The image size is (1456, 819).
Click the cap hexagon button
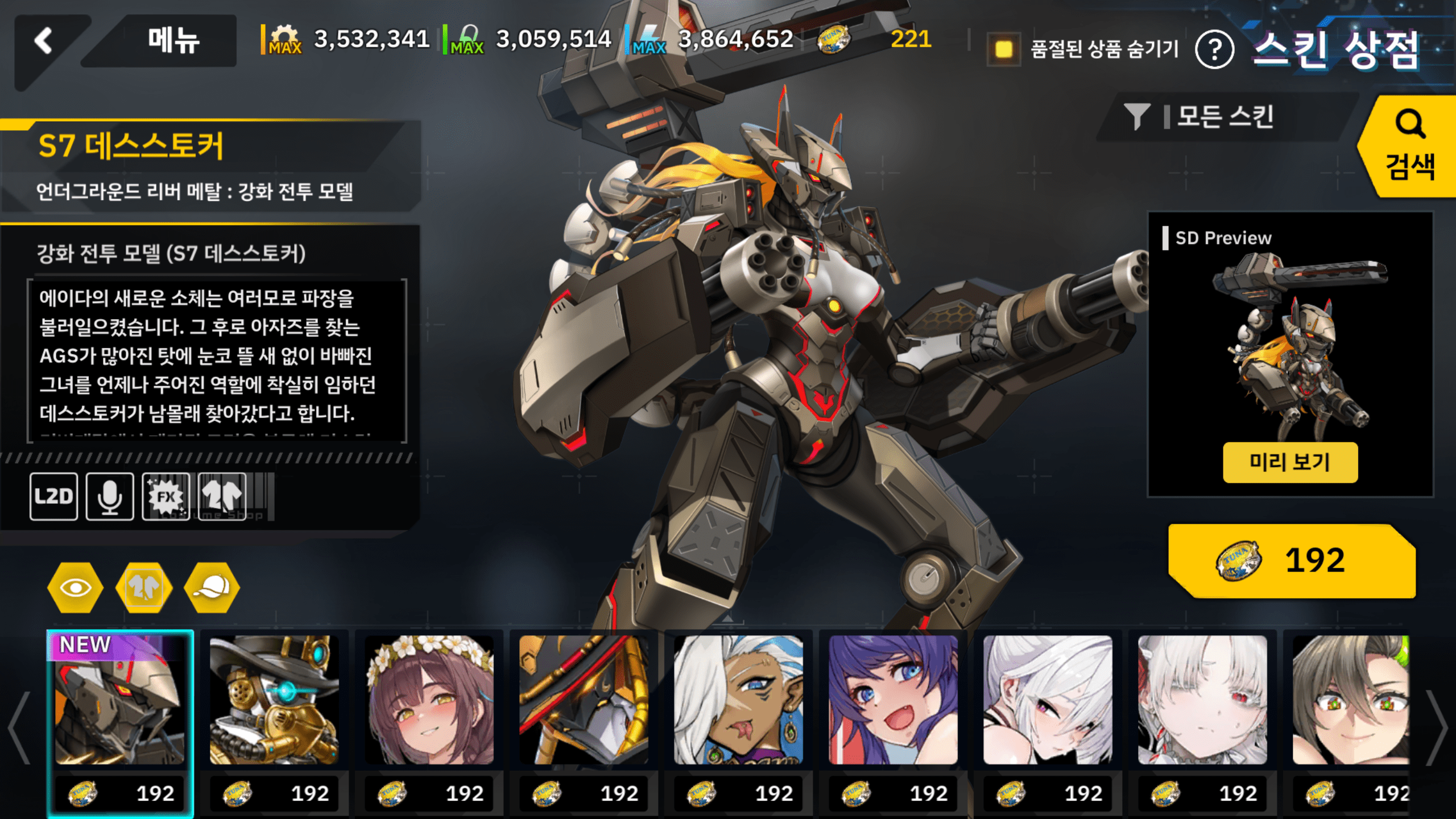pos(212,588)
